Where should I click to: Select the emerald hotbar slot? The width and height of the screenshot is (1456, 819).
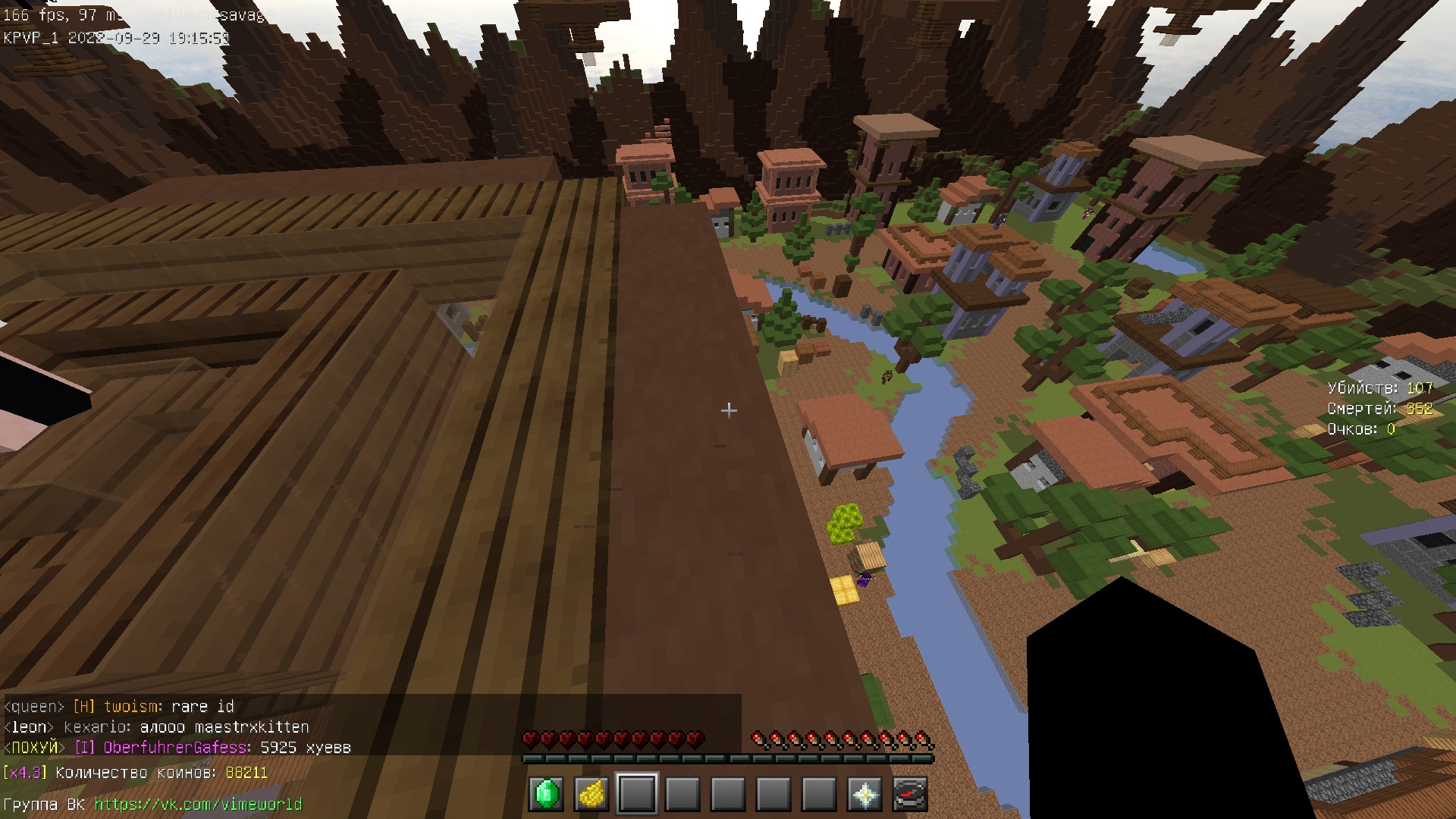(x=546, y=794)
